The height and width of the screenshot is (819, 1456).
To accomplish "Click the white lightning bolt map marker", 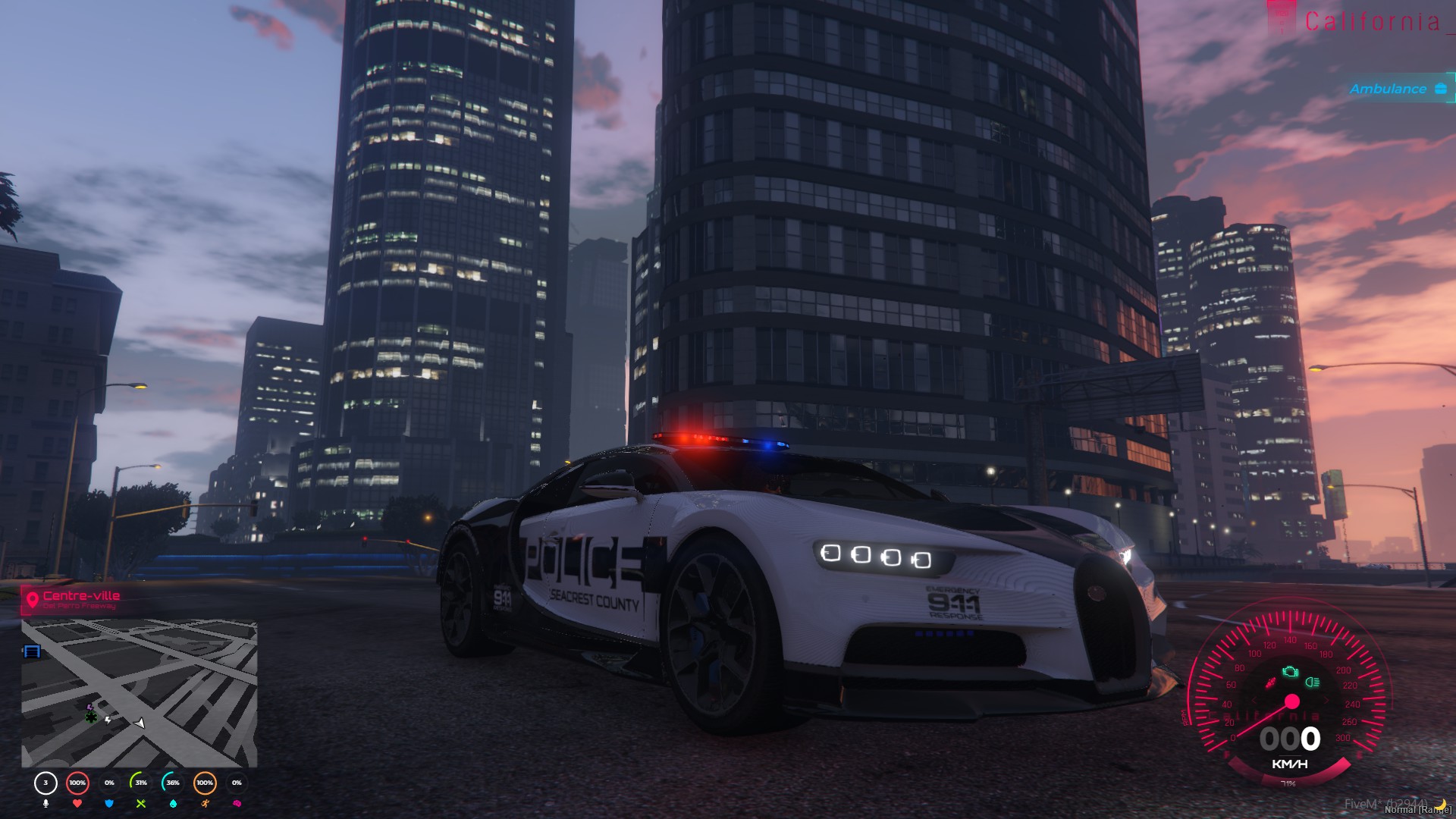I will click(x=108, y=719).
